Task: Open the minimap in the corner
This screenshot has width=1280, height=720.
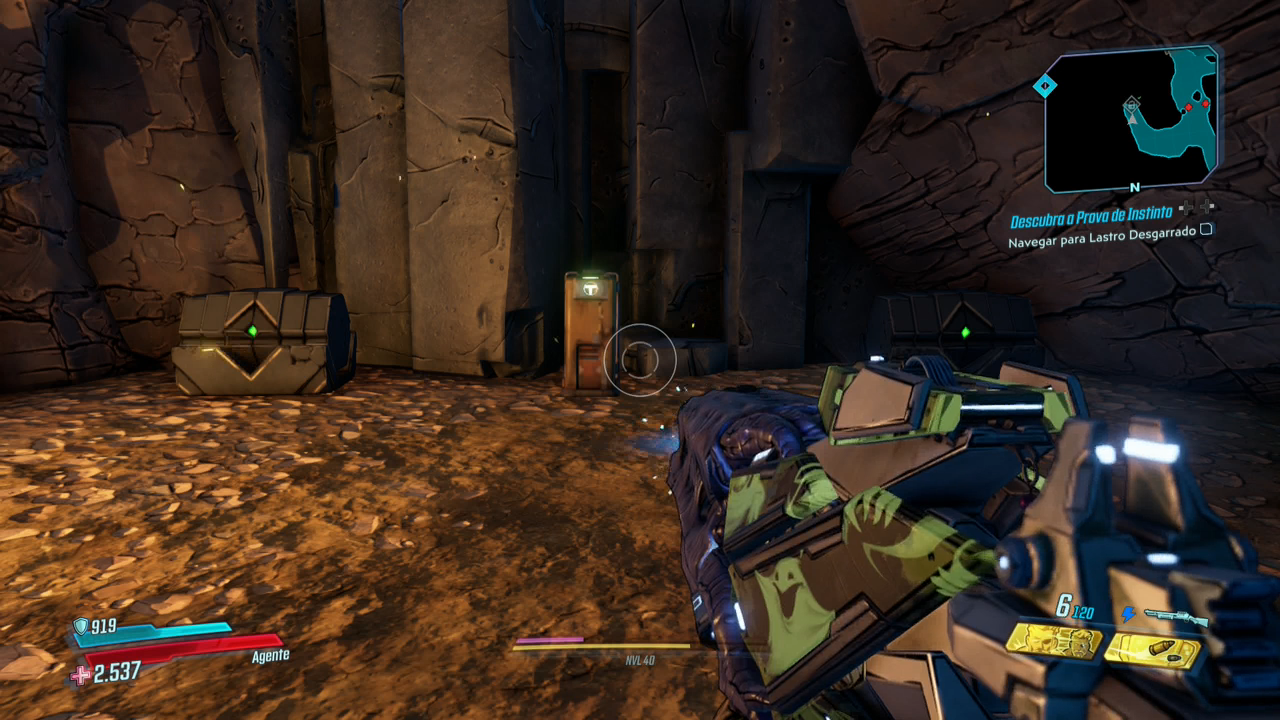Action: pos(1131,118)
